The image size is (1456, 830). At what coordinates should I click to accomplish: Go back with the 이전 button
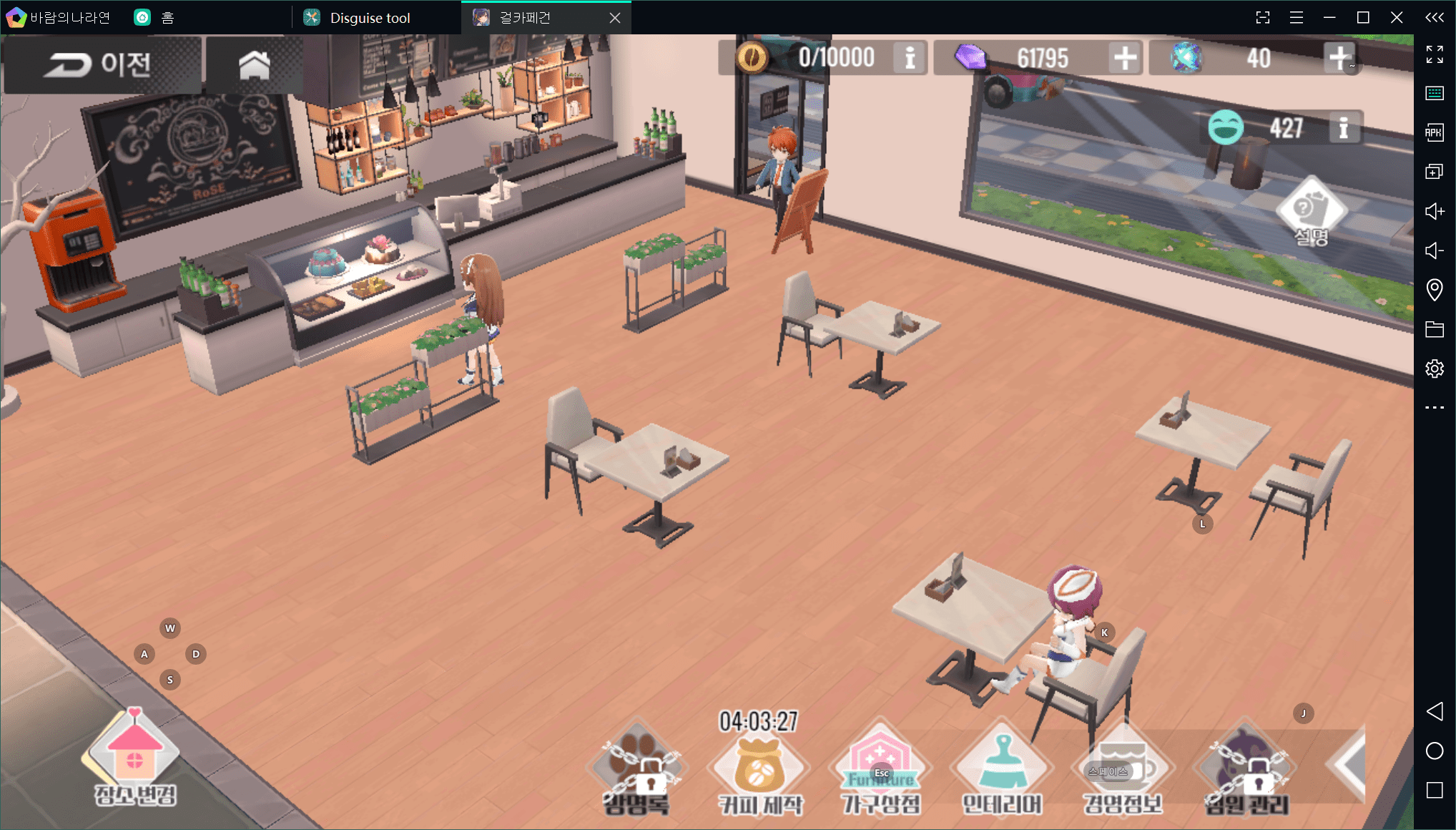pos(101,64)
